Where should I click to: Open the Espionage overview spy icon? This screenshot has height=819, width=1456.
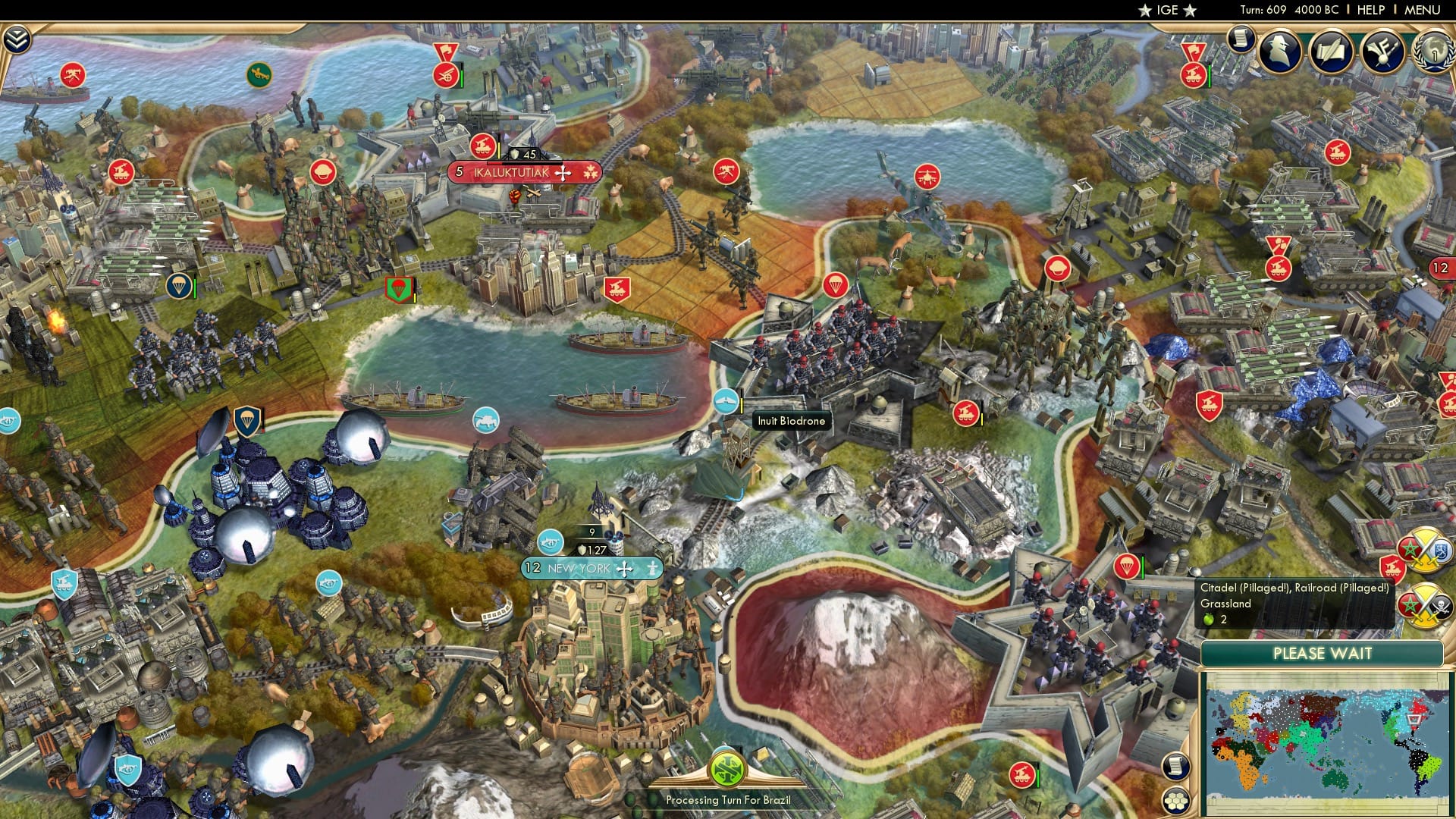tap(1279, 52)
